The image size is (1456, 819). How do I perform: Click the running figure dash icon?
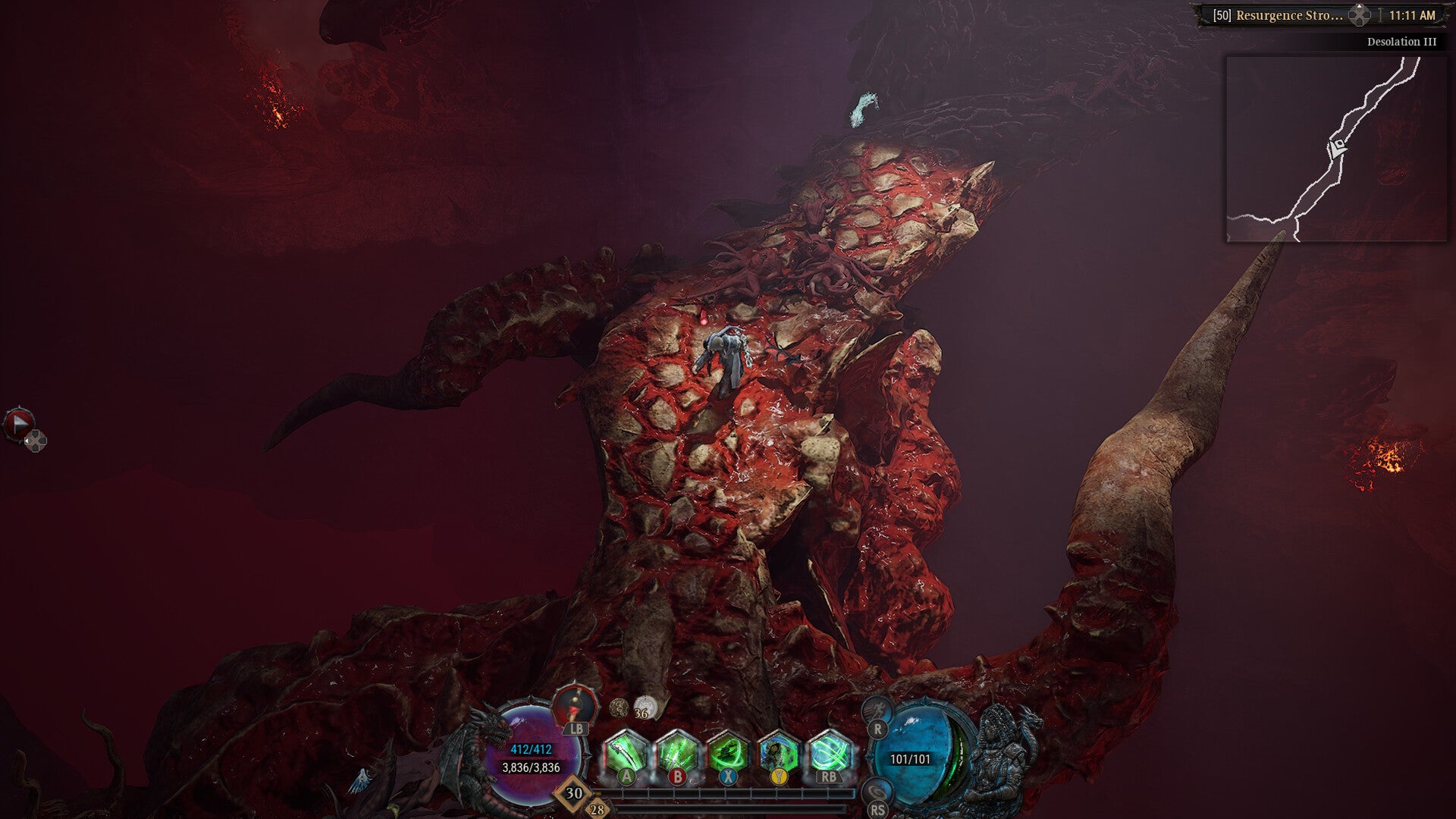tap(877, 711)
